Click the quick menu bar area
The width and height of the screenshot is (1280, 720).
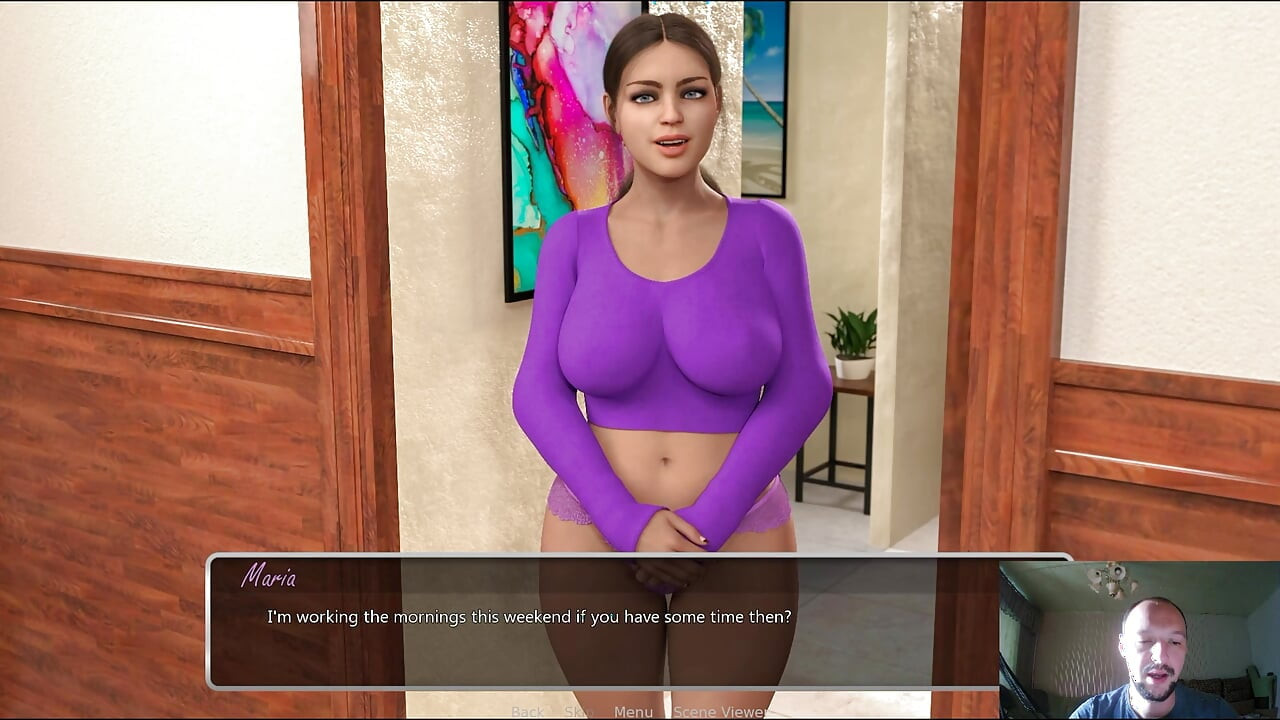(x=620, y=711)
